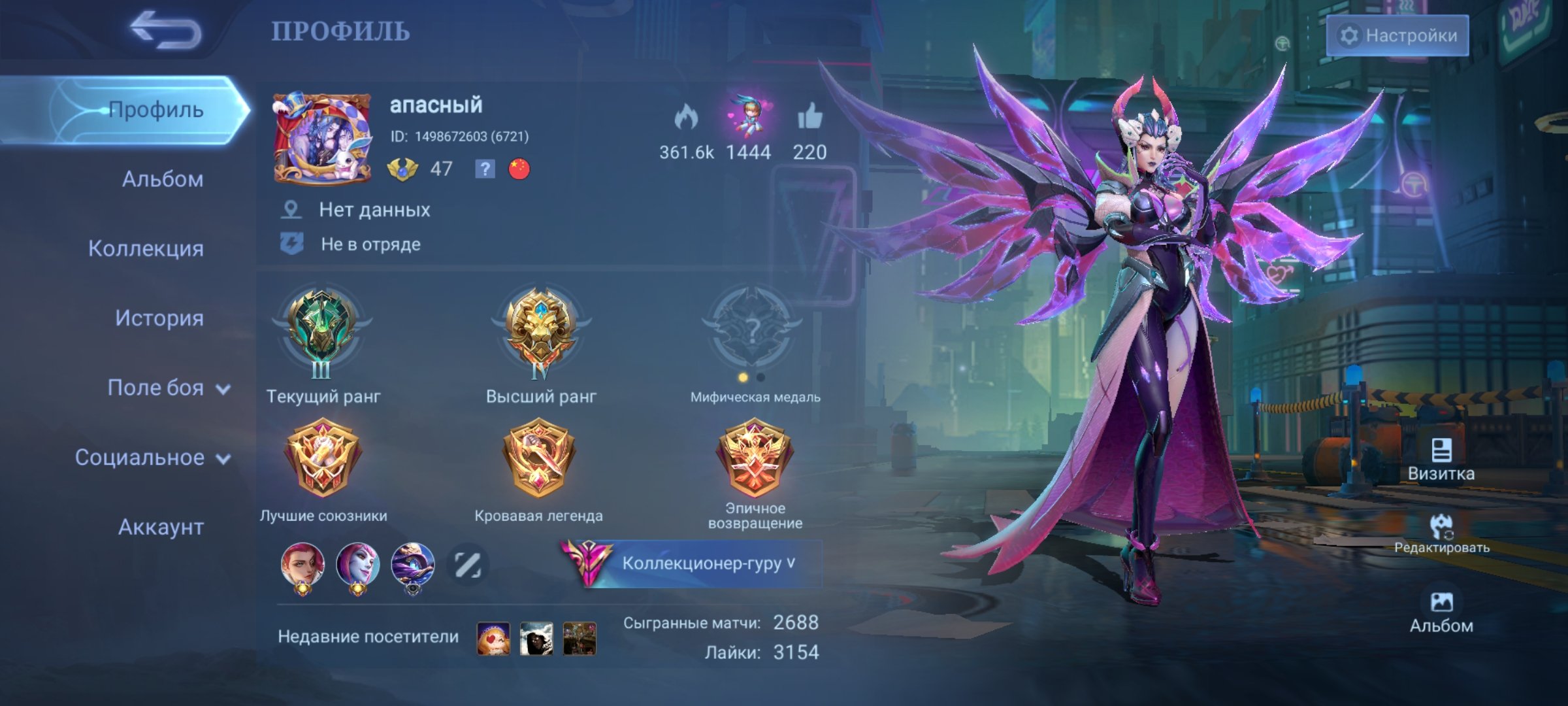View the Эпичное возвращение achievement badge

[x=754, y=457]
